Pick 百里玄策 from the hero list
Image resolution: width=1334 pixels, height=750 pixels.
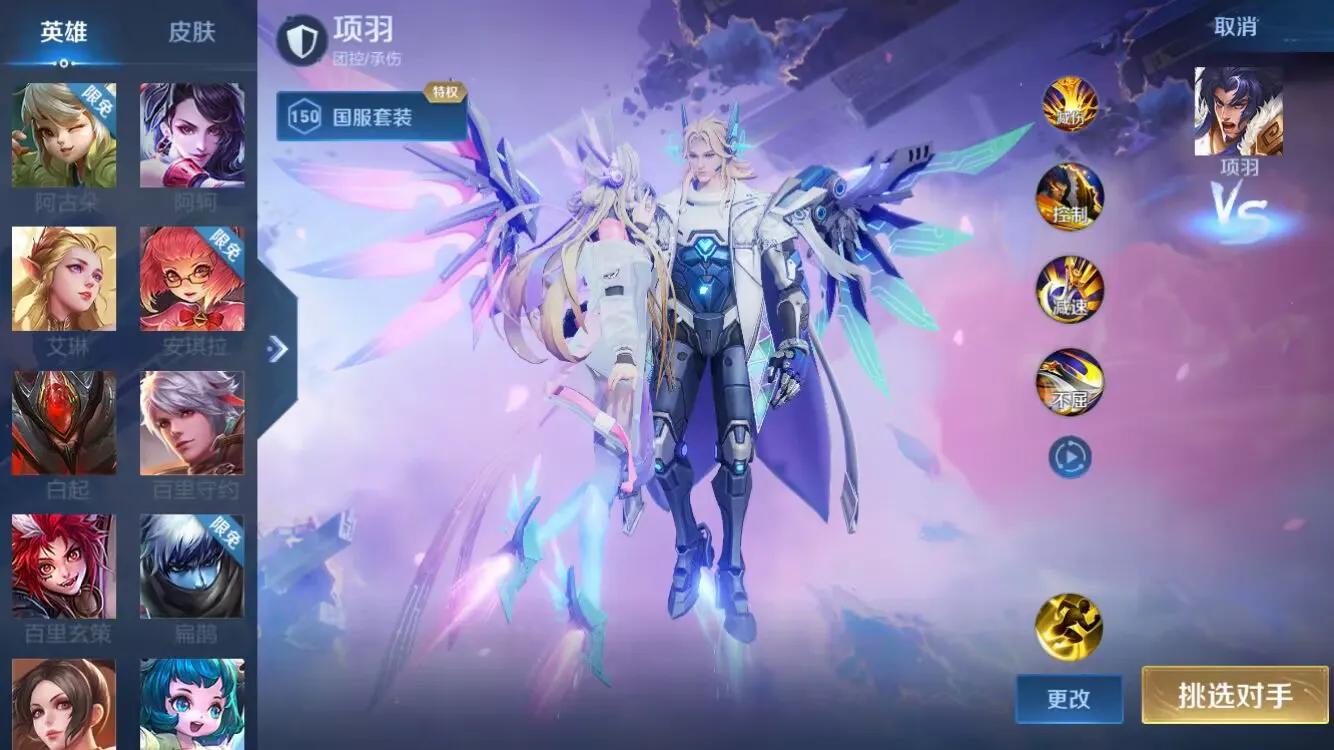(64, 567)
